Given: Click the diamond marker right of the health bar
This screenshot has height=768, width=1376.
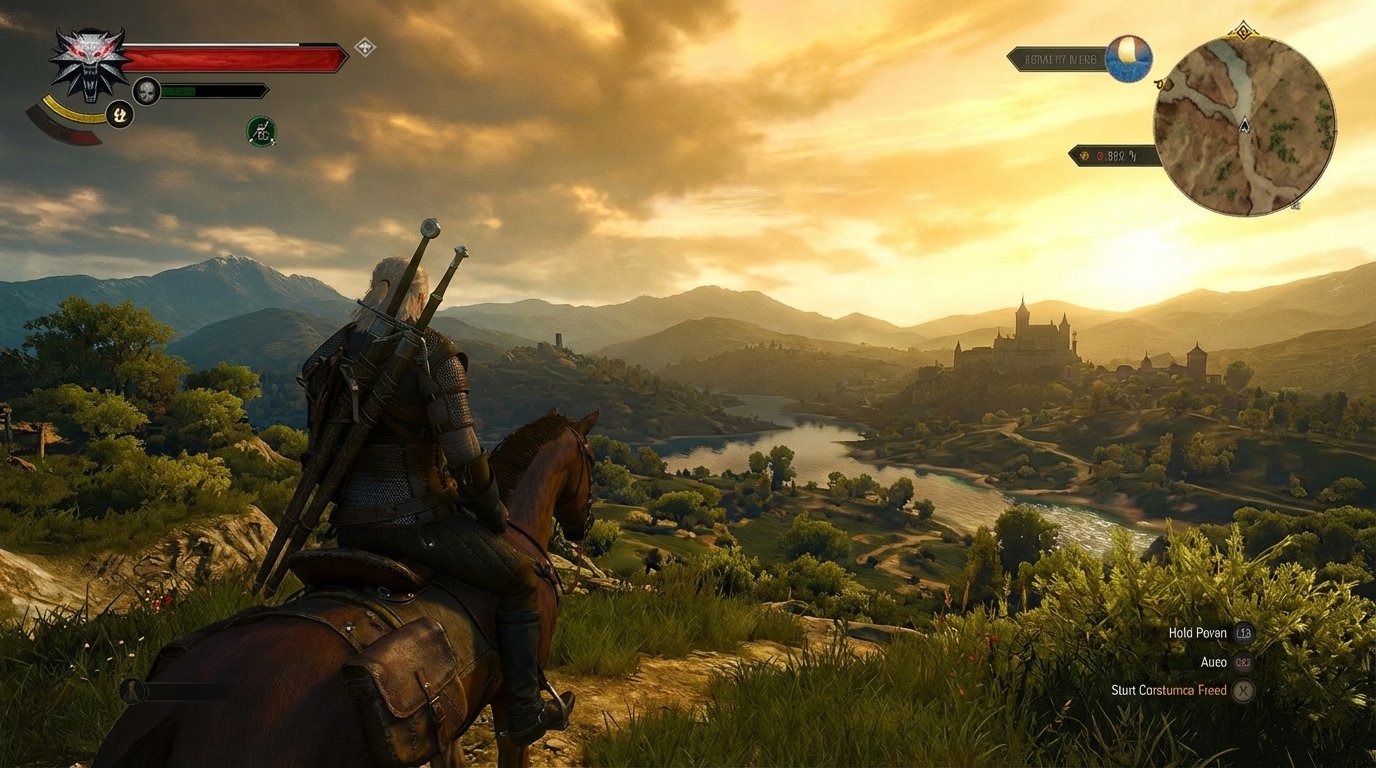Looking at the screenshot, I should click(x=365, y=46).
